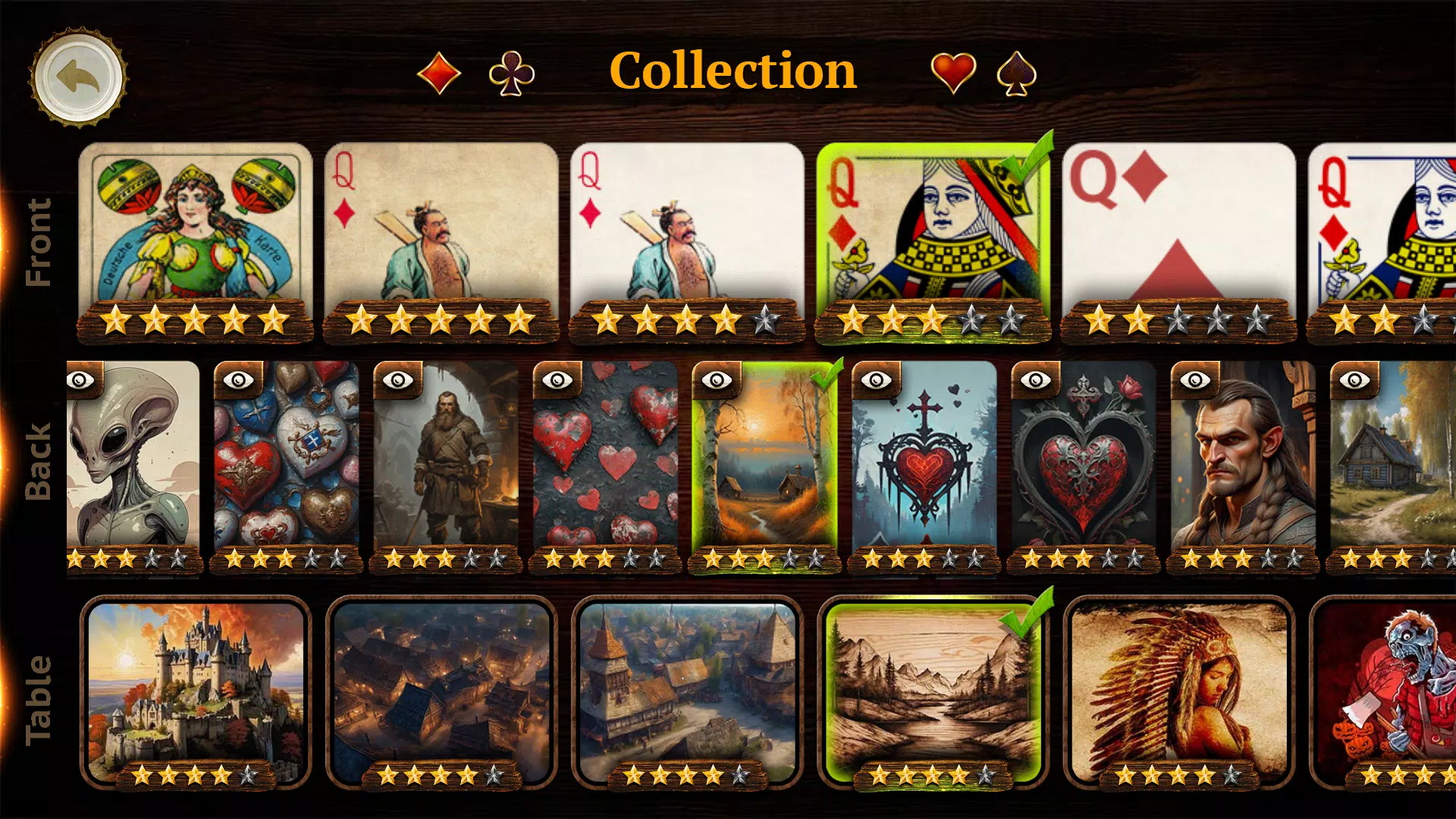Switch to the spades suit icon
The width and height of the screenshot is (1456, 819).
tap(1017, 72)
